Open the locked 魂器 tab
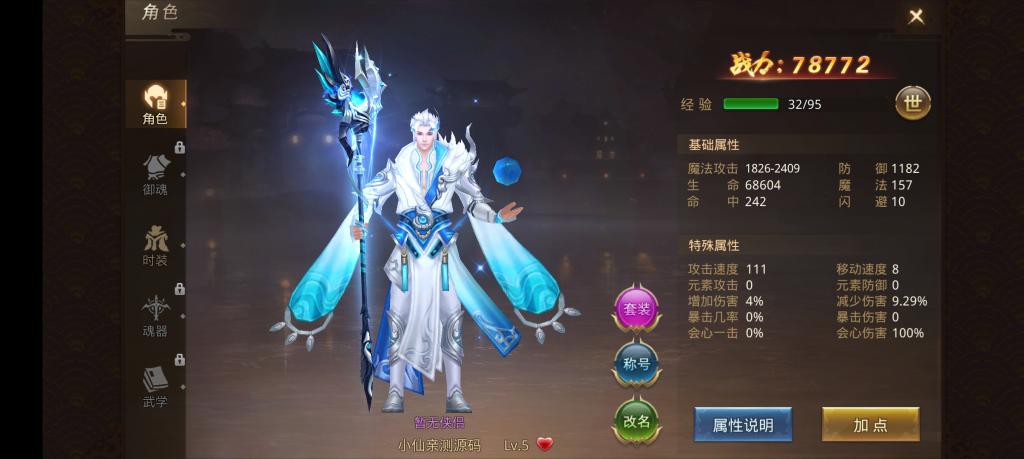The height and width of the screenshot is (459, 1024). pyautogui.click(x=155, y=315)
